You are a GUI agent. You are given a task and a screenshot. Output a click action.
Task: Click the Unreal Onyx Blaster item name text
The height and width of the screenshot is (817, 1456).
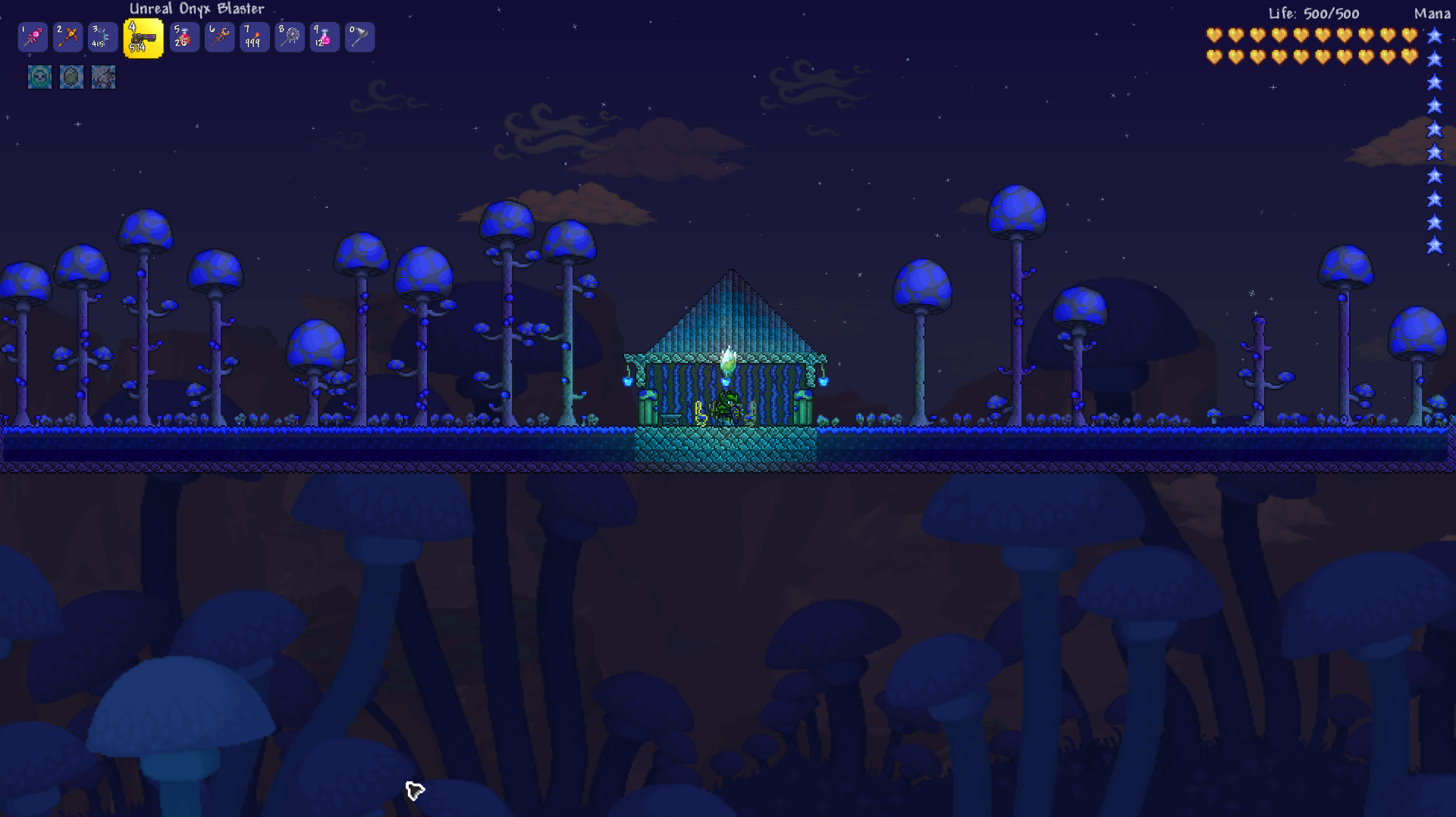point(196,8)
